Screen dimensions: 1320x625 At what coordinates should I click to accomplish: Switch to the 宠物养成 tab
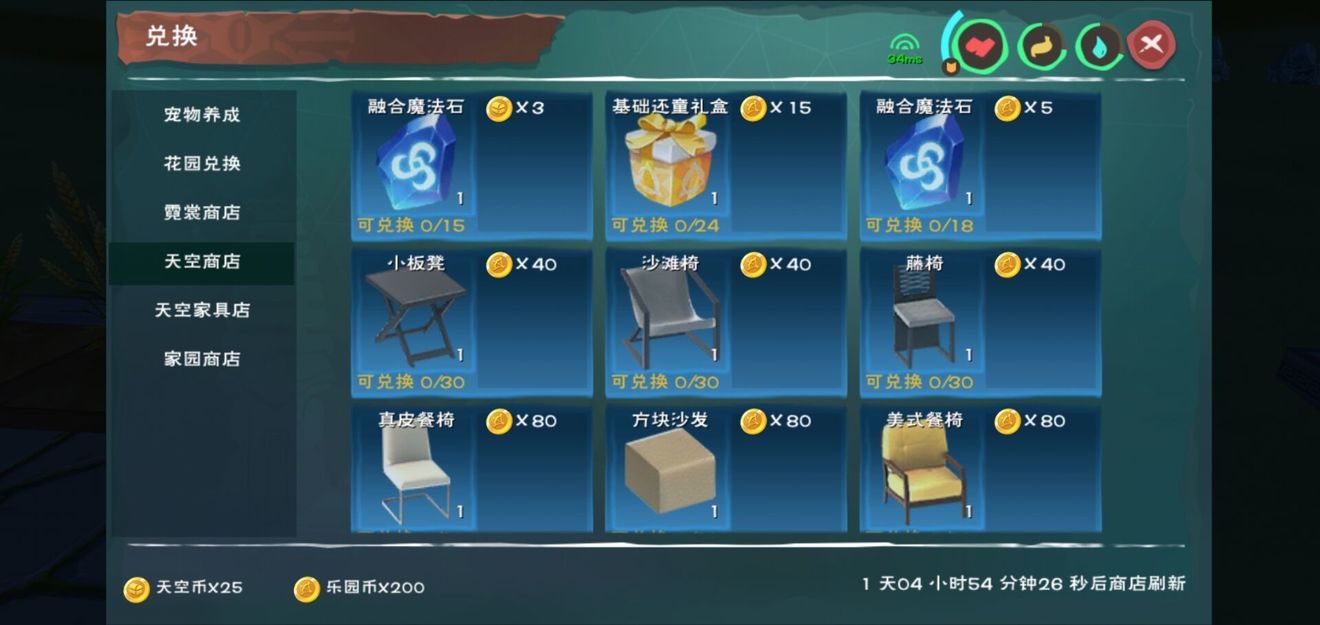(202, 114)
